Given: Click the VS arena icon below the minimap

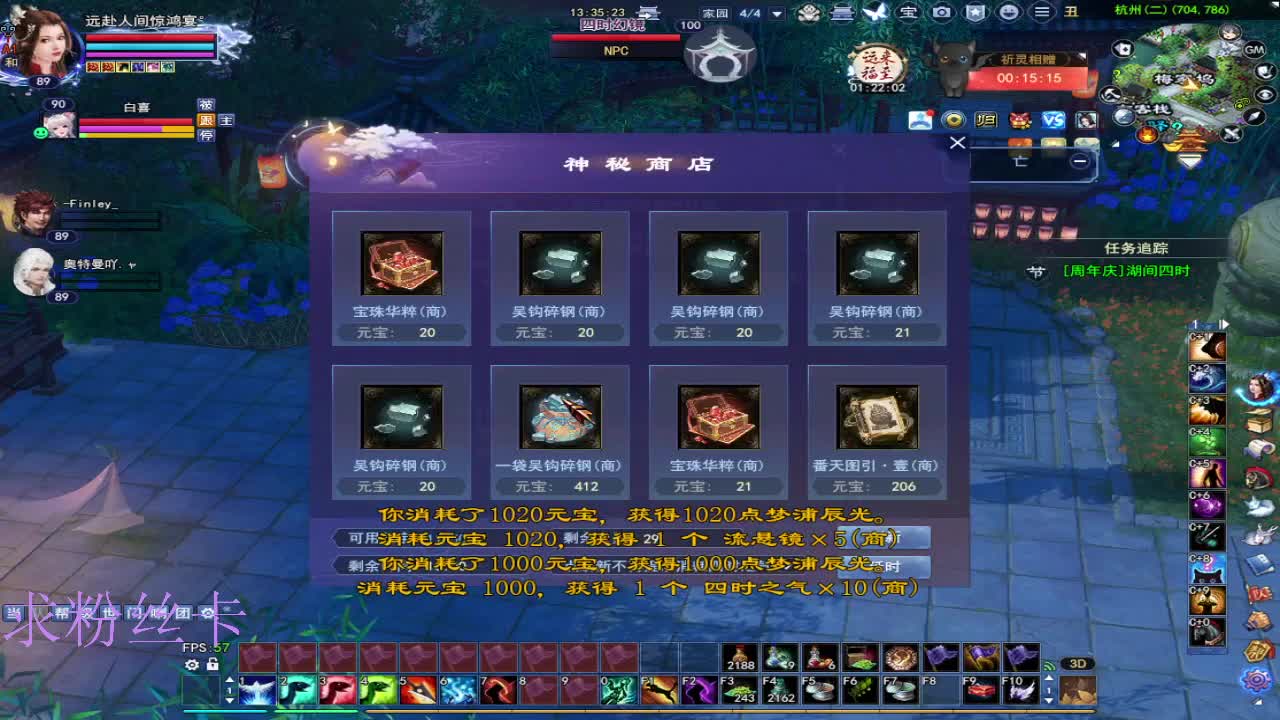Looking at the screenshot, I should point(1055,121).
